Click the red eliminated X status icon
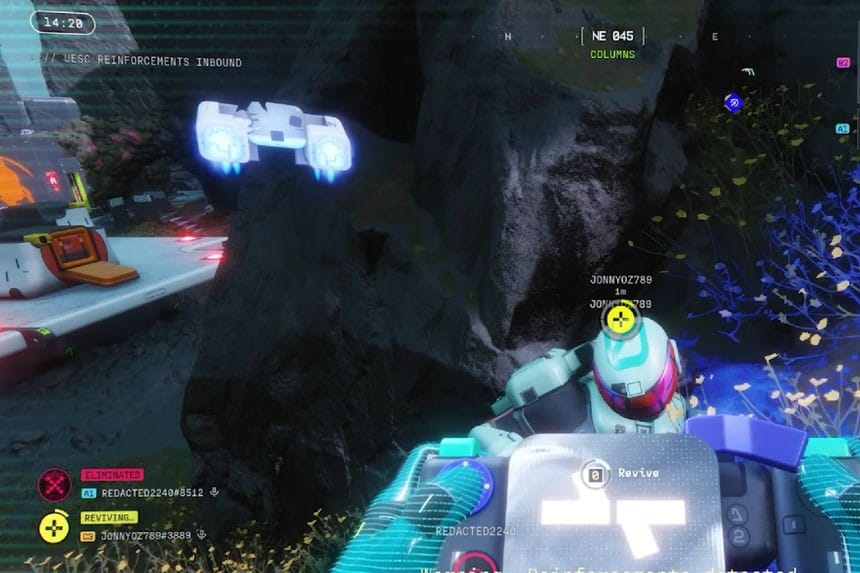Screen dimensions: 860x573 54,485
